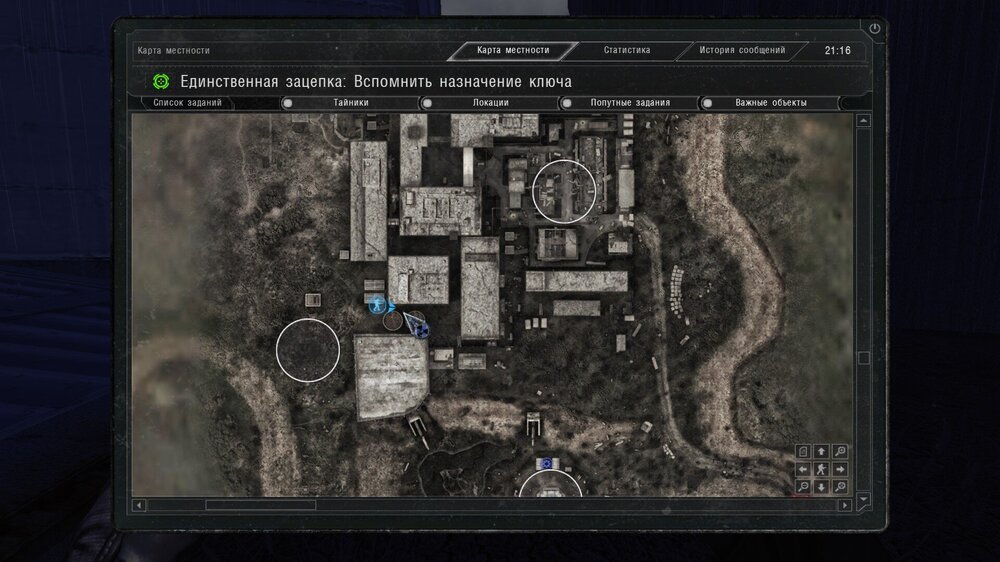Image resolution: width=1000 pixels, height=562 pixels.
Task: Pan the map up with the arrow button
Action: [821, 451]
